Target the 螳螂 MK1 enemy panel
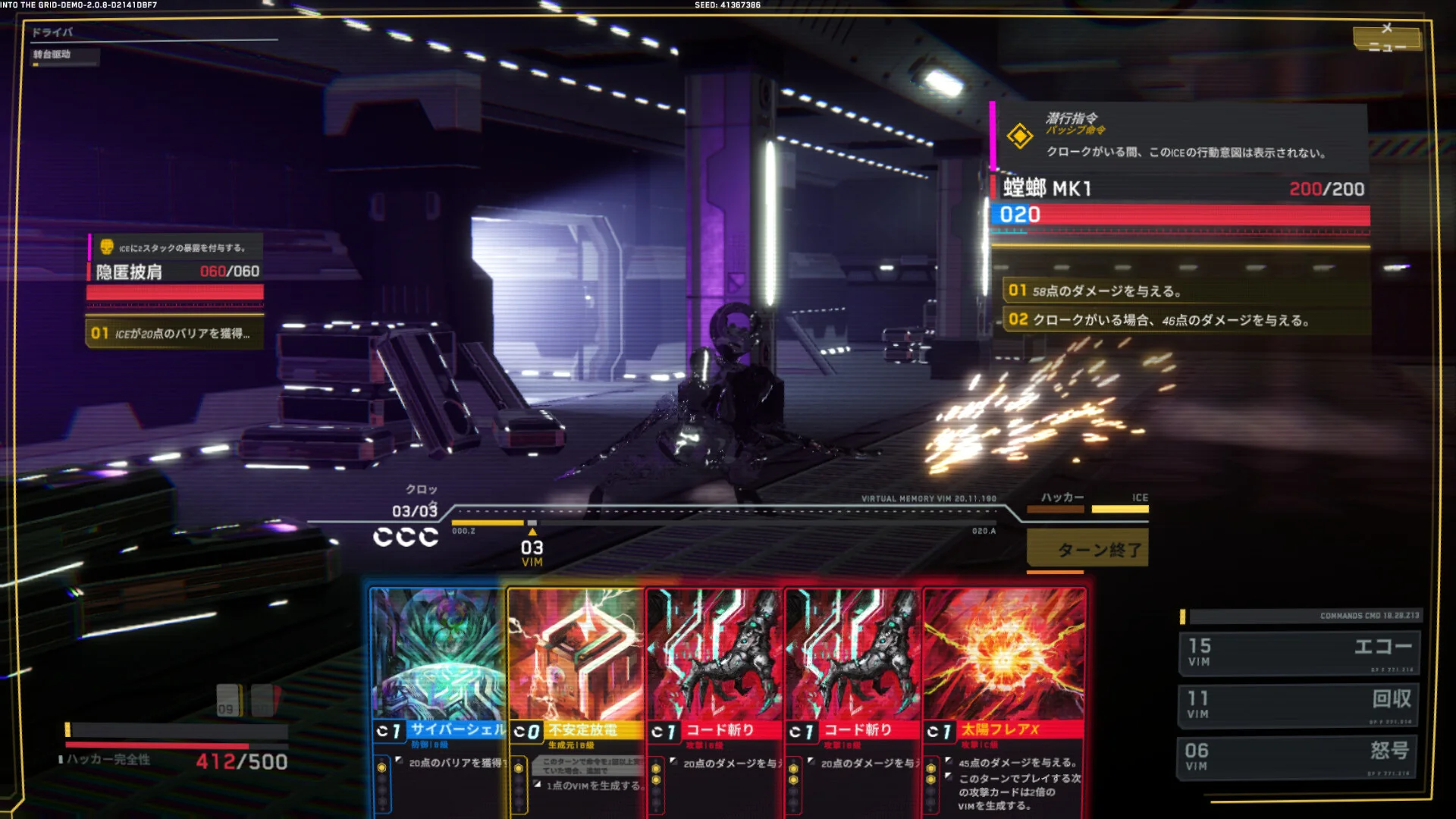The height and width of the screenshot is (819, 1456). pos(1180,202)
